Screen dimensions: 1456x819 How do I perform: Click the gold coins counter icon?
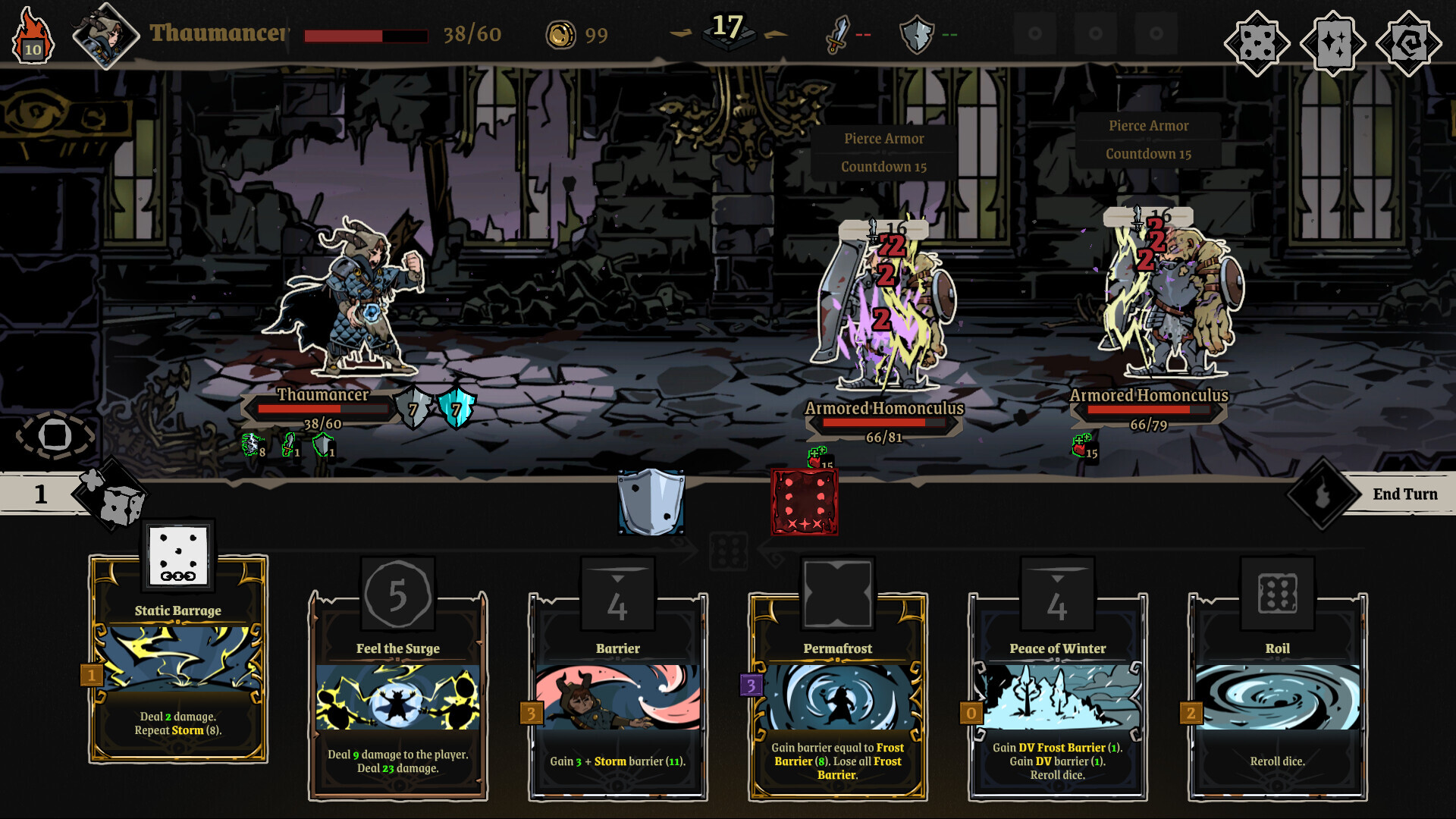click(560, 33)
